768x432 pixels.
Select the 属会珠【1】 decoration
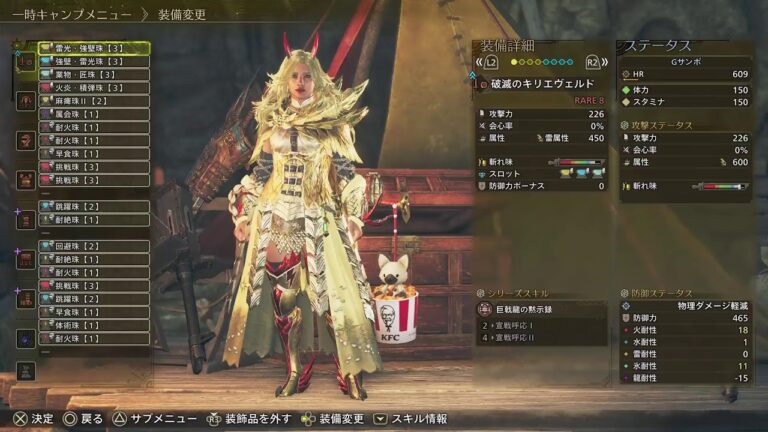pos(93,115)
